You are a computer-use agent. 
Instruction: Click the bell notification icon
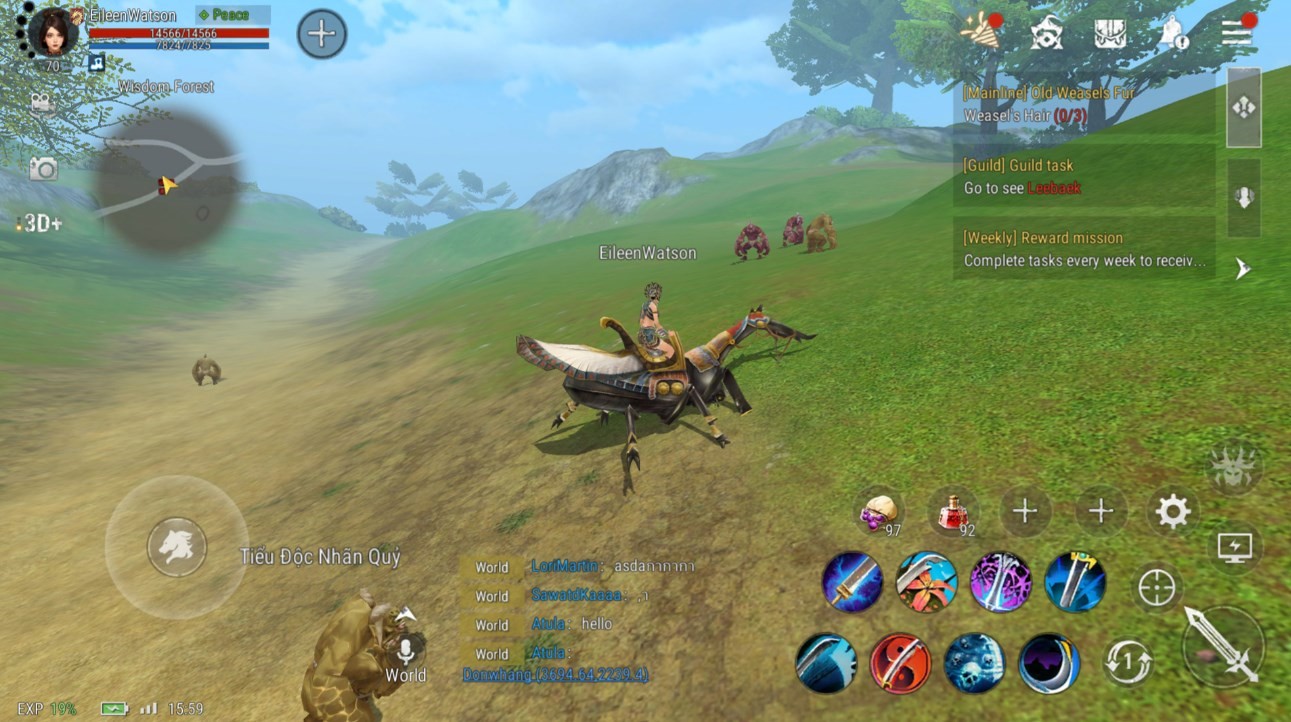click(x=1173, y=35)
